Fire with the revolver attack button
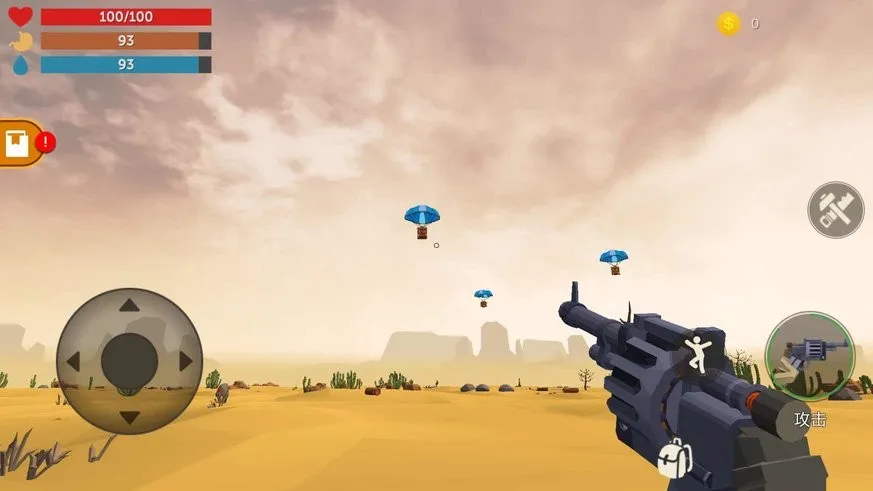 [809, 356]
